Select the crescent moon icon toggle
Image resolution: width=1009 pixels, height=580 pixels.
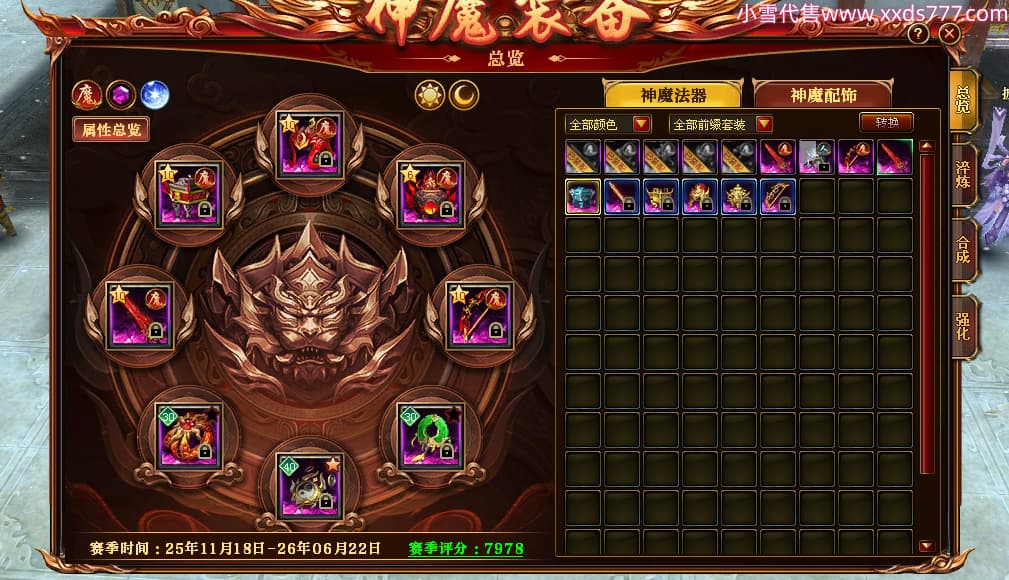[464, 95]
